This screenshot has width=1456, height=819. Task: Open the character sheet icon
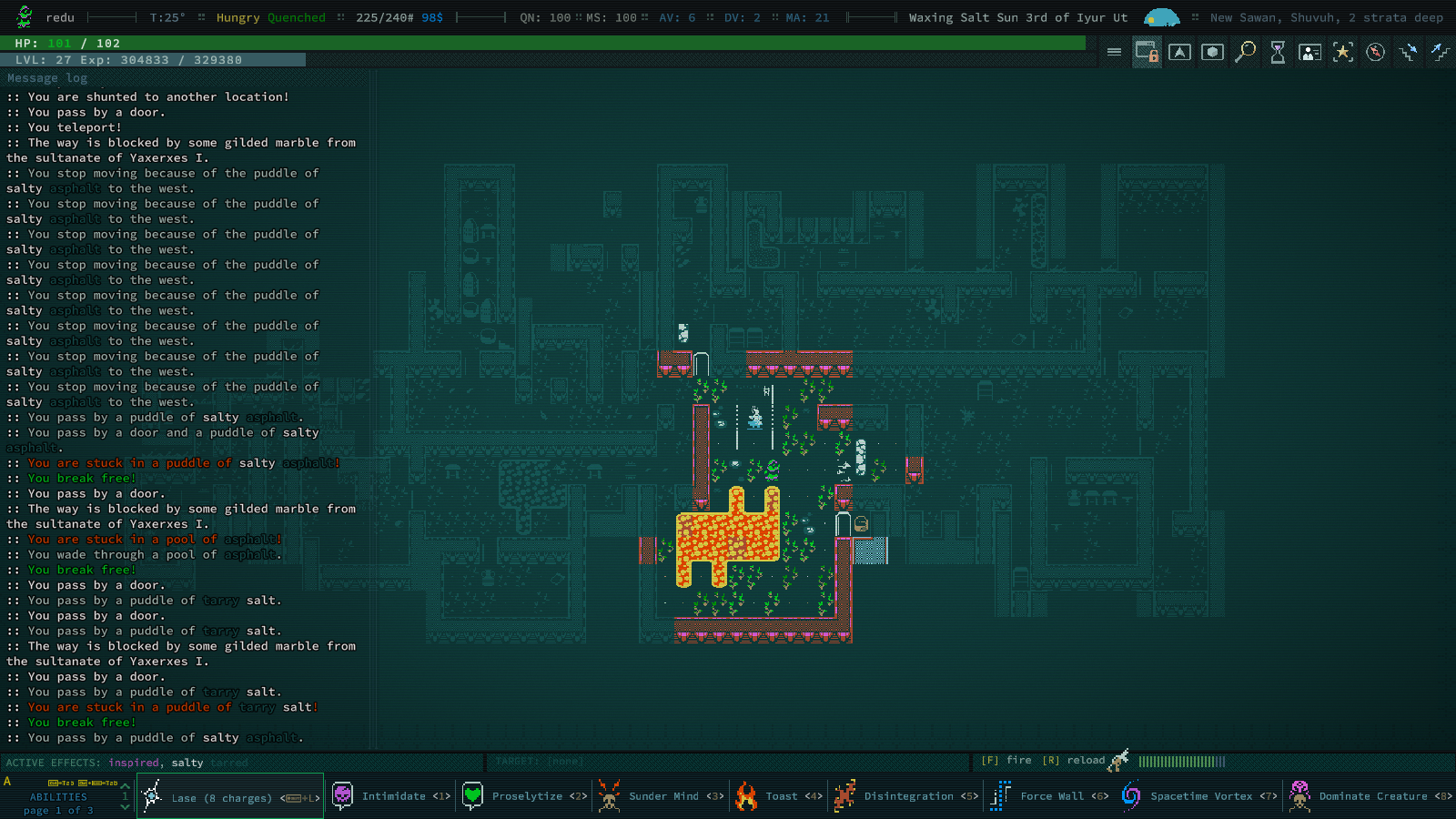pyautogui.click(x=1310, y=52)
